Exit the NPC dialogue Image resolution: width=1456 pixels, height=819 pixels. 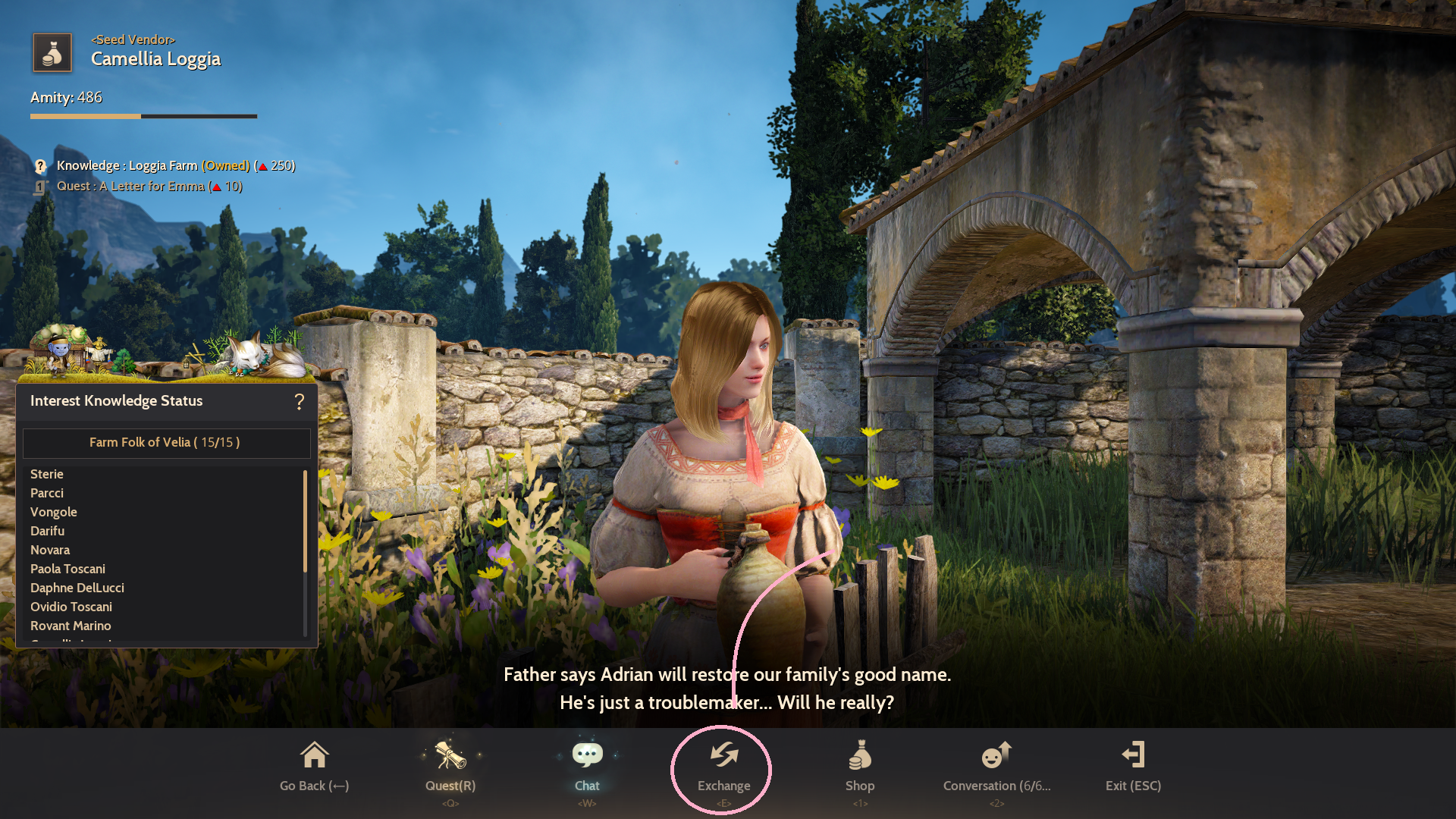point(1133,767)
